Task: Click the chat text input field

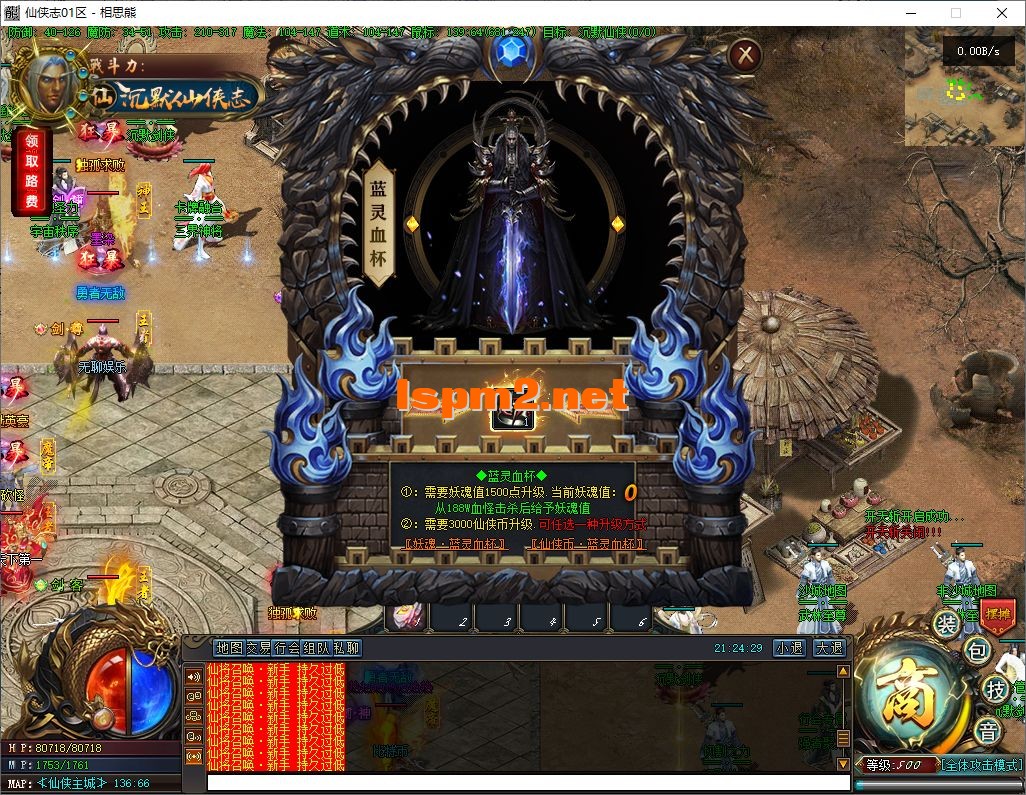Action: [x=520, y=783]
